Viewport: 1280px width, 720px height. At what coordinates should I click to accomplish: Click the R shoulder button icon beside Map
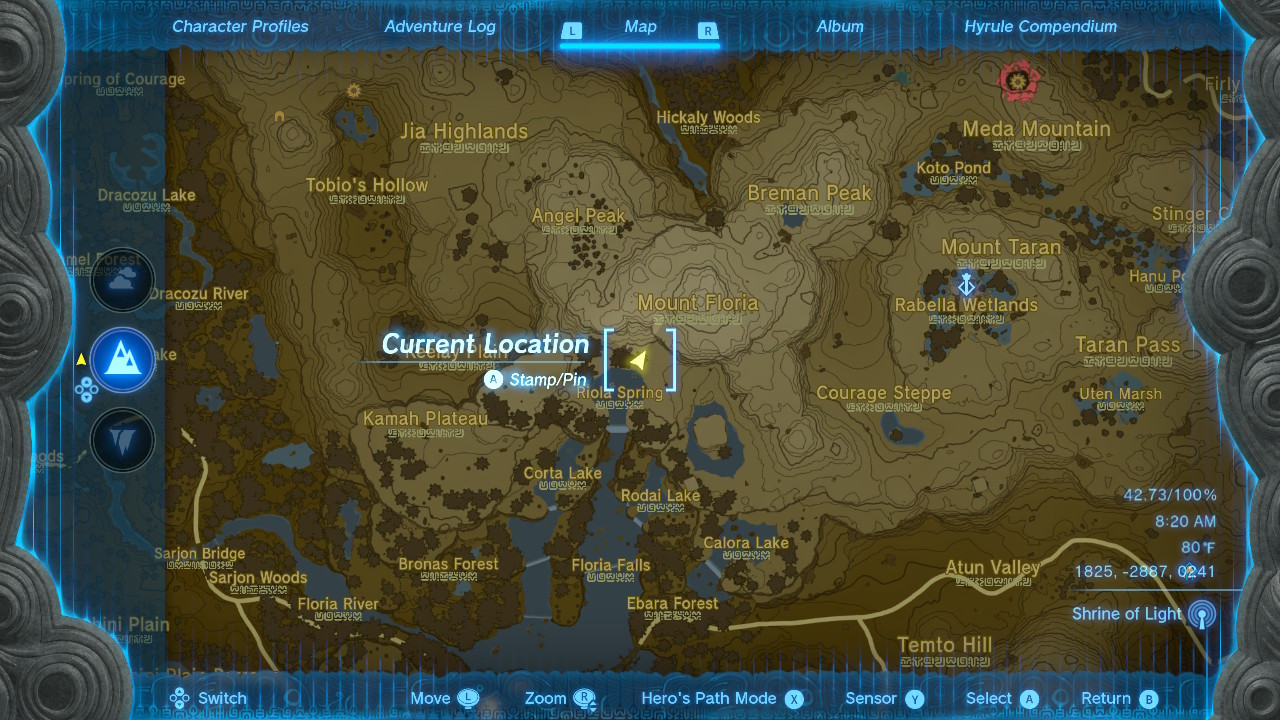708,31
